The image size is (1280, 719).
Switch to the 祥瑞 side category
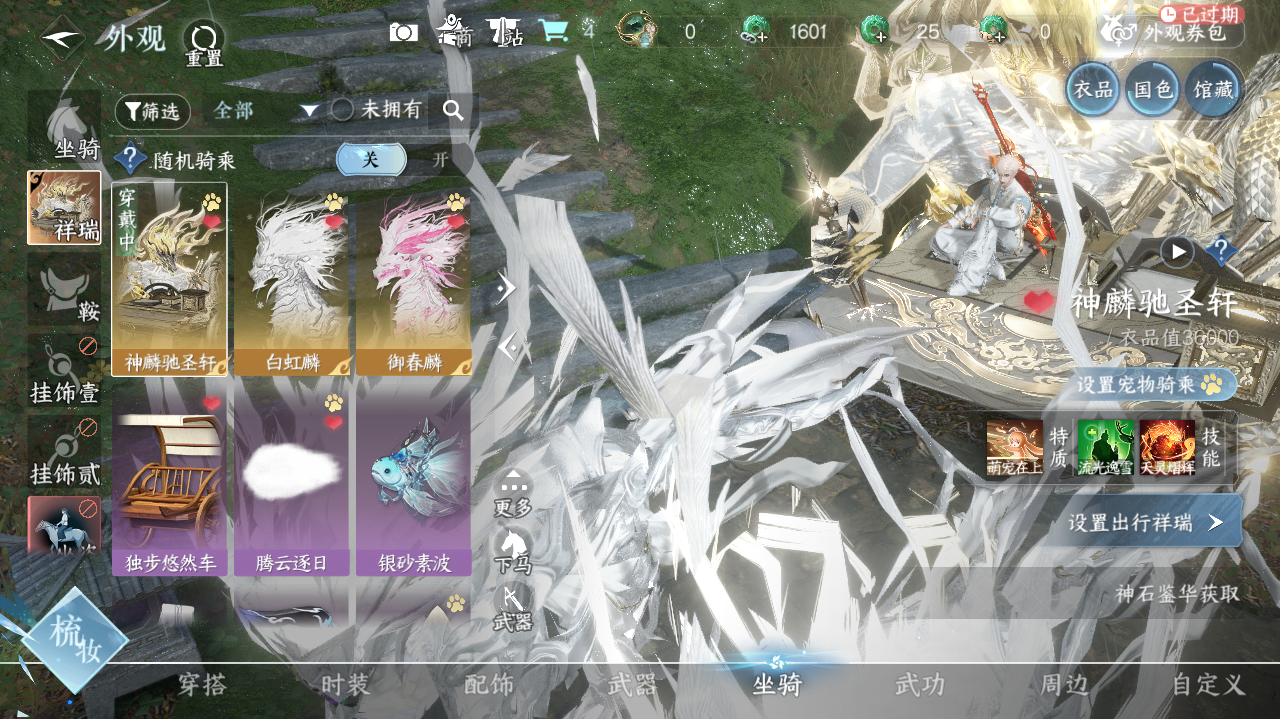tap(64, 208)
